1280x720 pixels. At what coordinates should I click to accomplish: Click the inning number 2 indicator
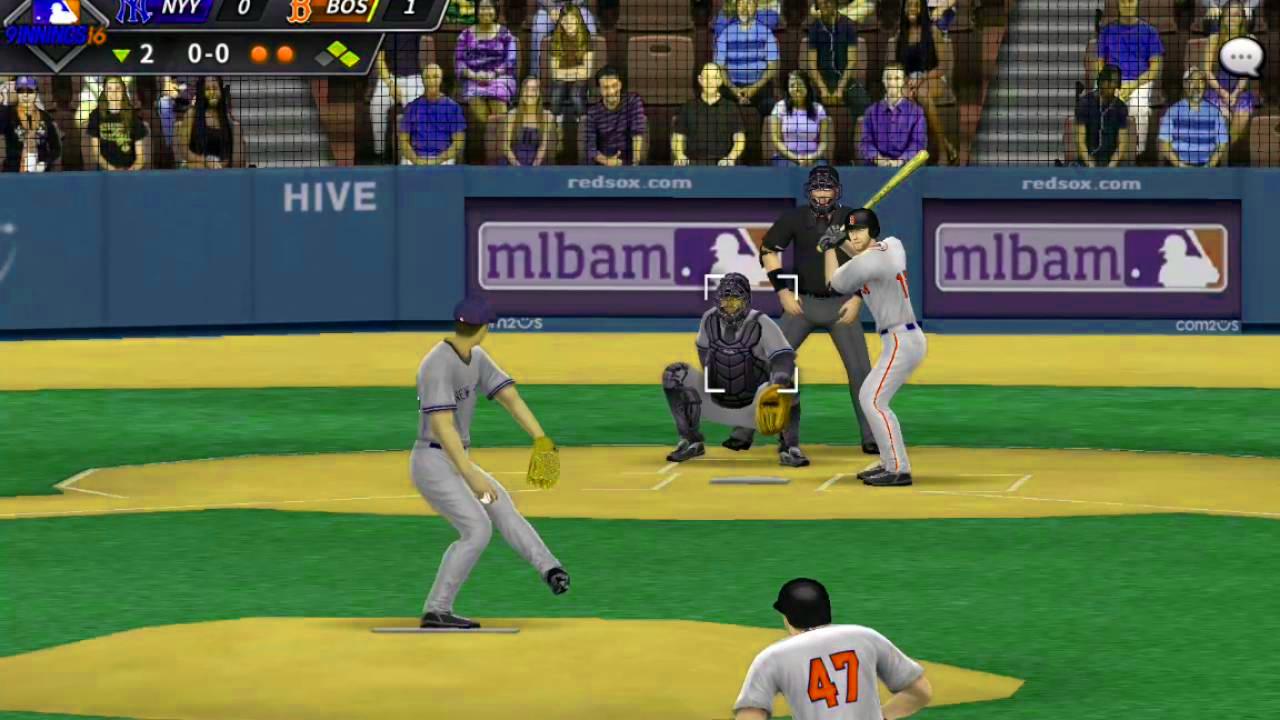coord(146,54)
